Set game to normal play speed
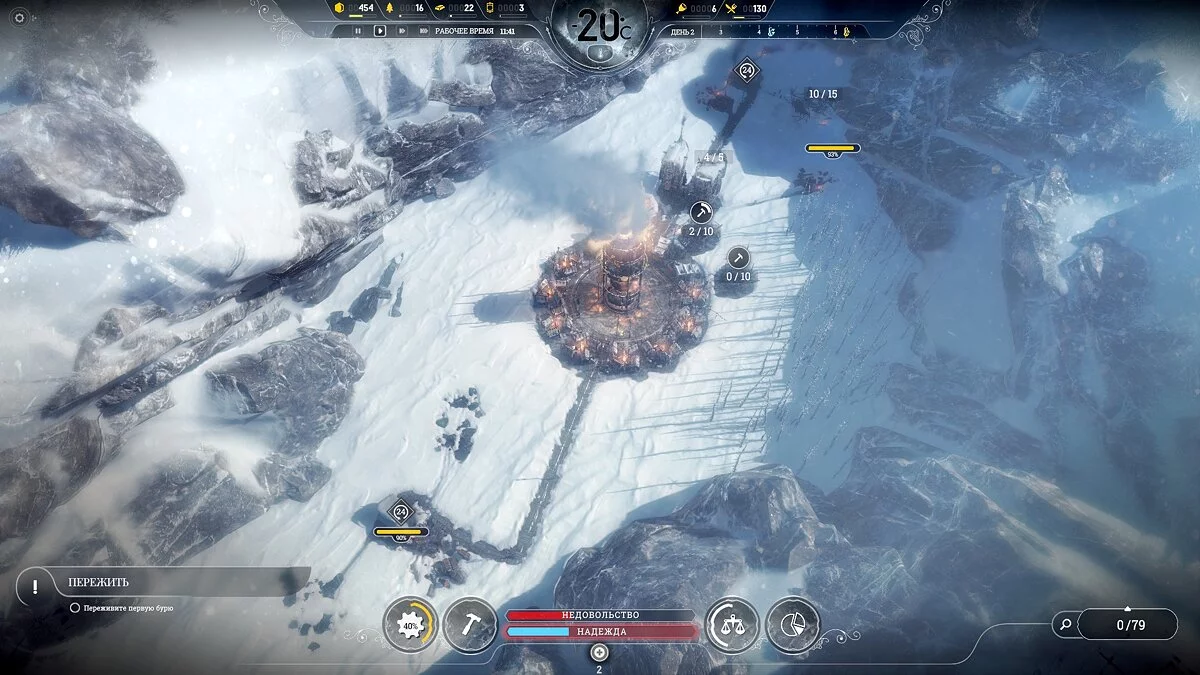1200x675 pixels. [x=380, y=31]
